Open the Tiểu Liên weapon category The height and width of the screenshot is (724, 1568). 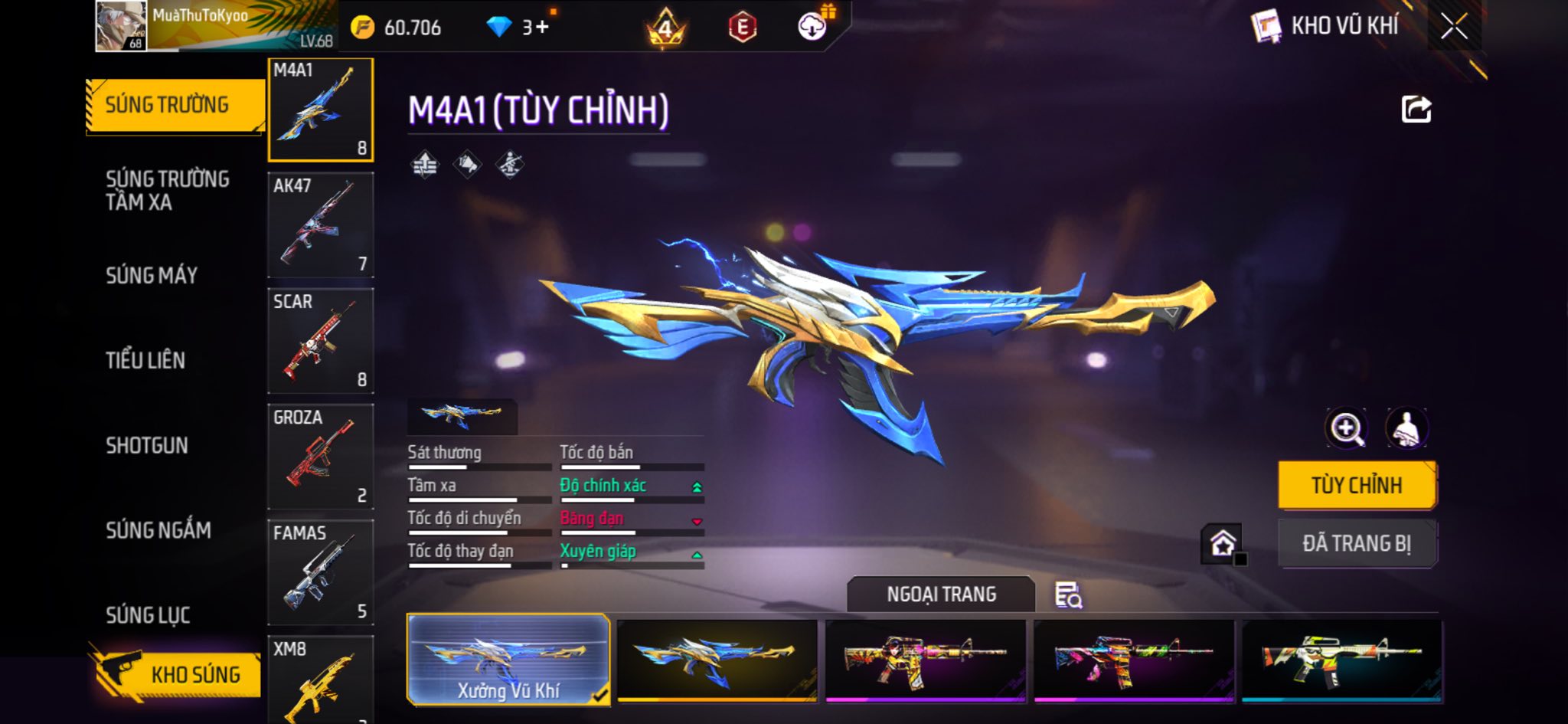tap(145, 360)
